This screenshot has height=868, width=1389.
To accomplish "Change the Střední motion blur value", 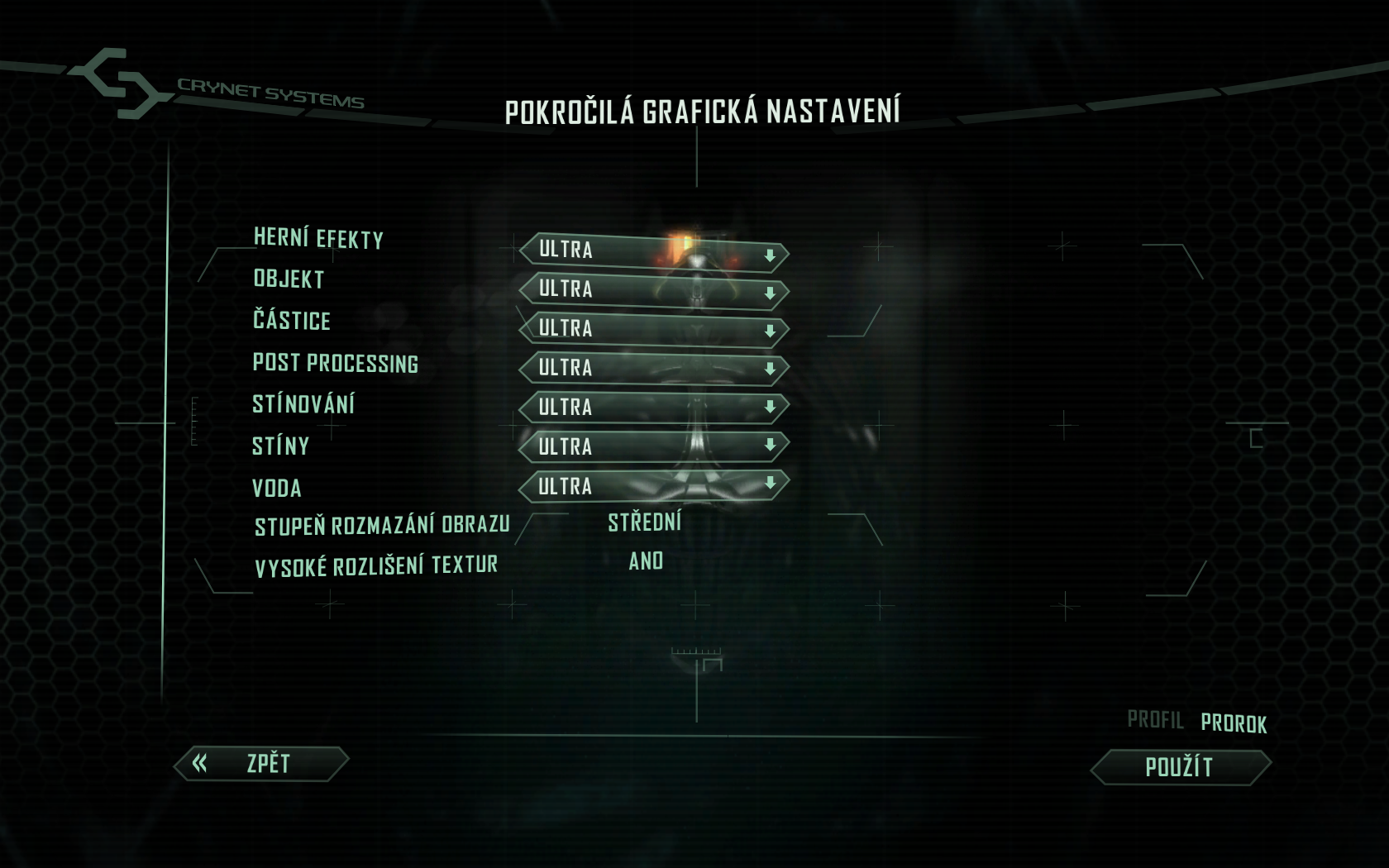I will pyautogui.click(x=645, y=522).
